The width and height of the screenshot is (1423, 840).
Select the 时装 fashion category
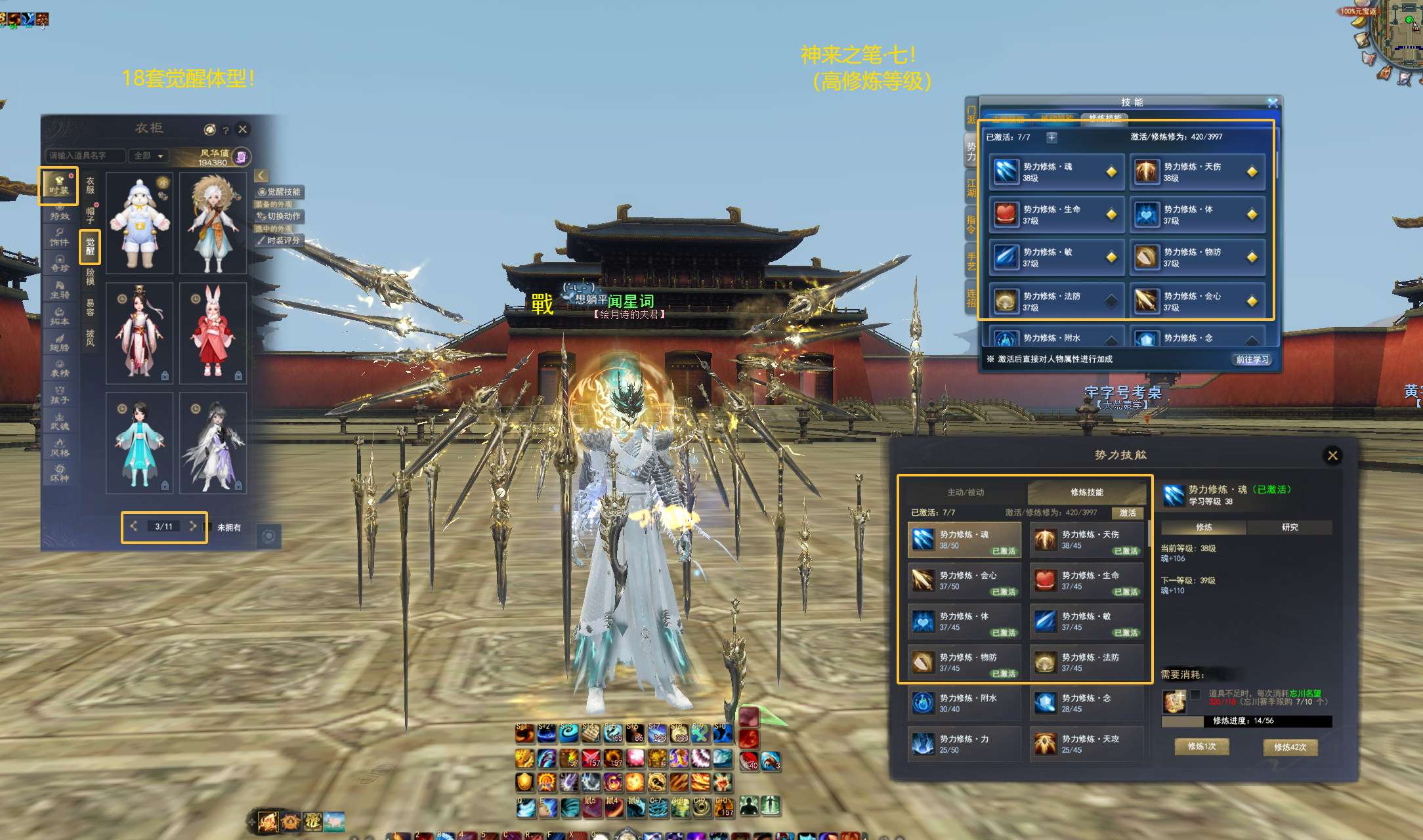59,185
